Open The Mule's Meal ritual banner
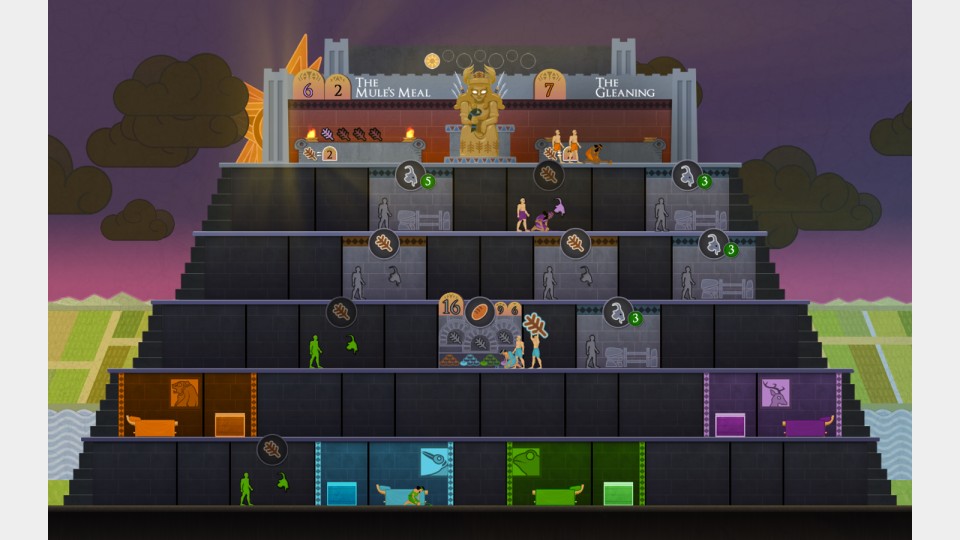The image size is (960, 540). (392, 87)
